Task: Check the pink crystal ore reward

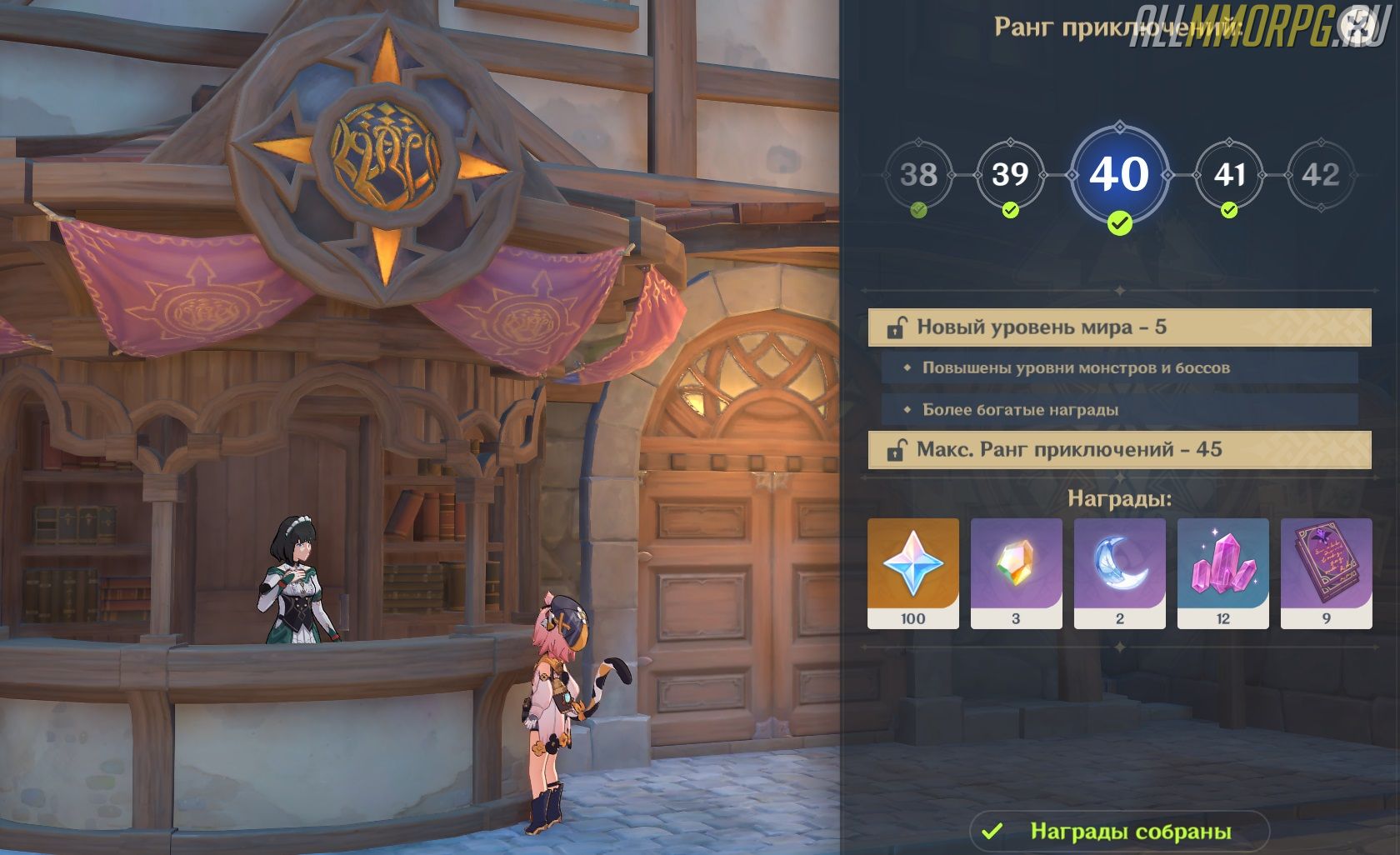Action: tap(1223, 572)
